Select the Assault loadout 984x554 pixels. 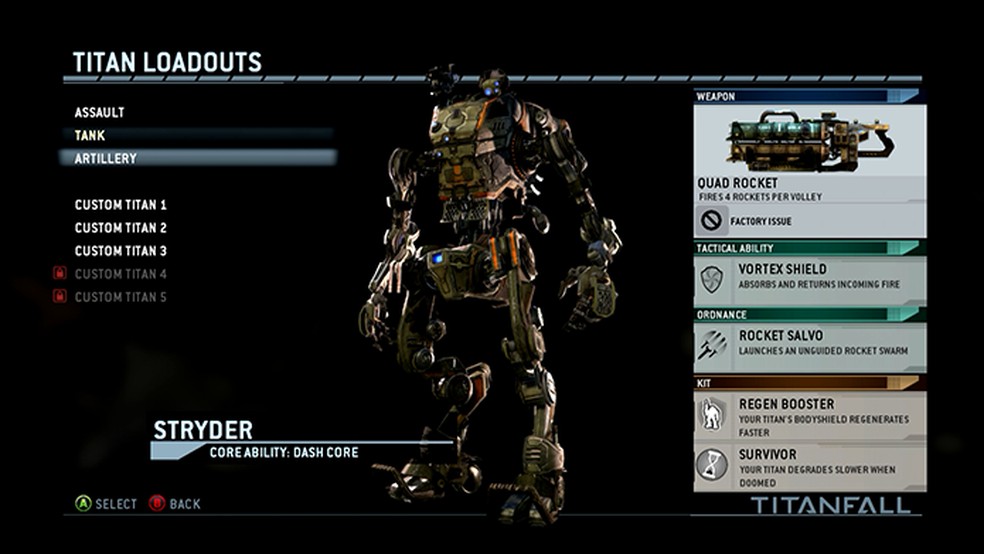(100, 113)
